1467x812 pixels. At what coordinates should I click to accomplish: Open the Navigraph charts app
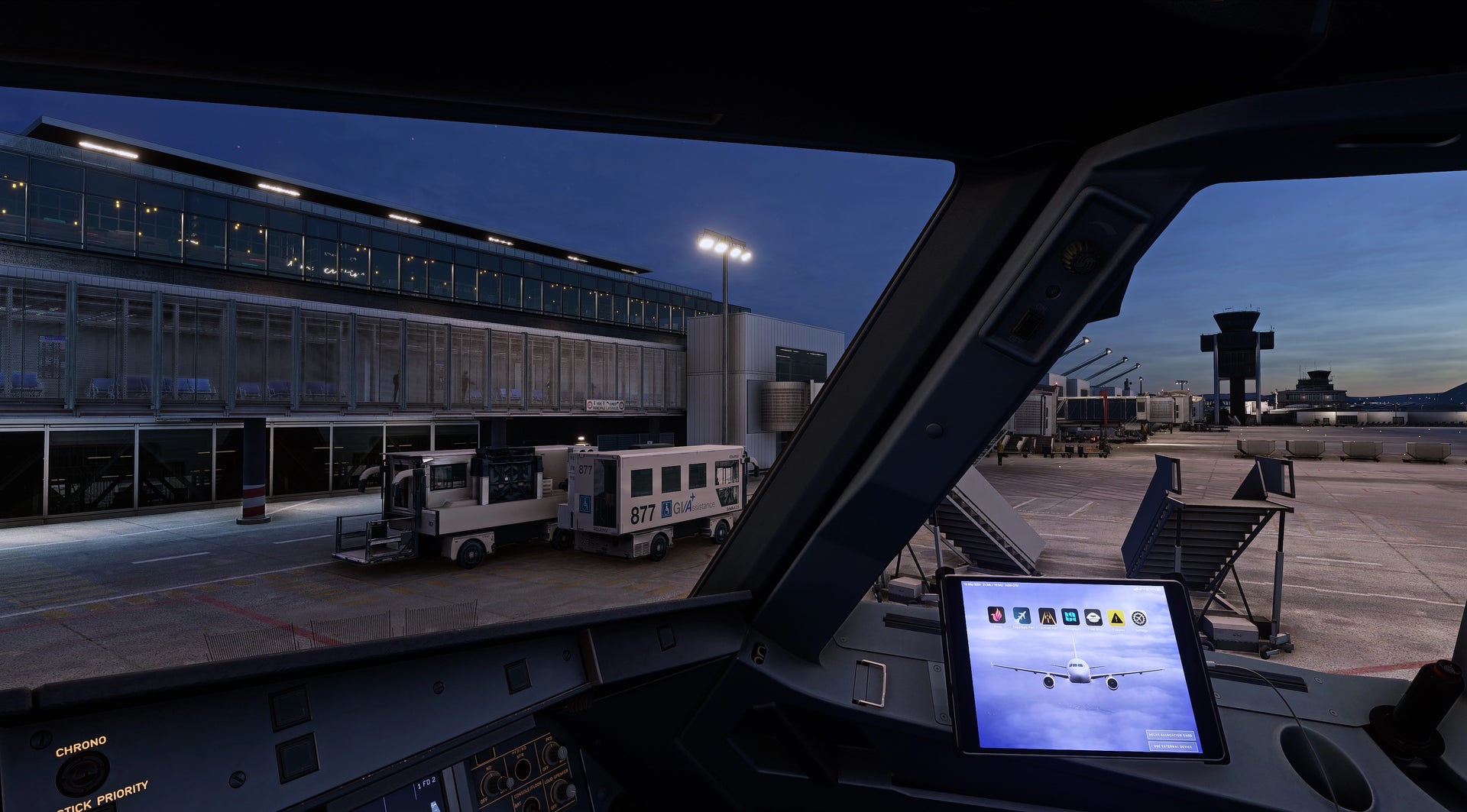click(x=1070, y=616)
